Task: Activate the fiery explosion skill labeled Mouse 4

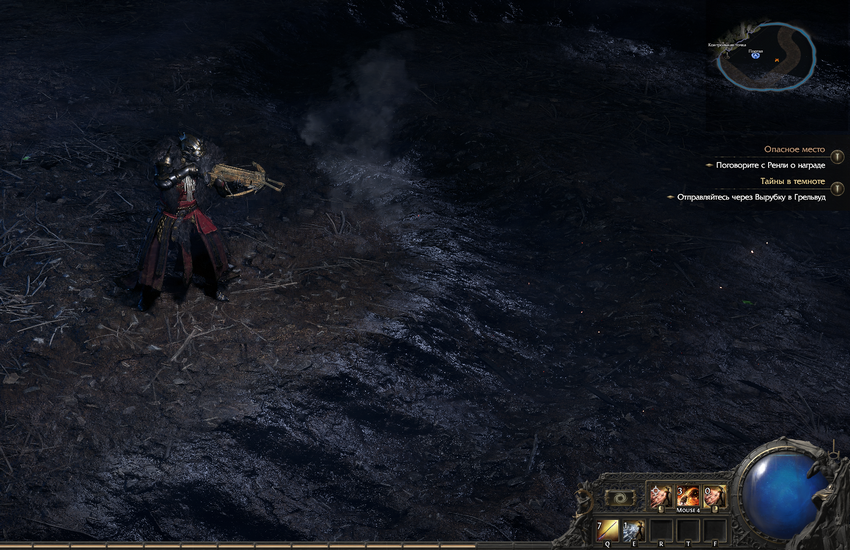Action: 687,495
